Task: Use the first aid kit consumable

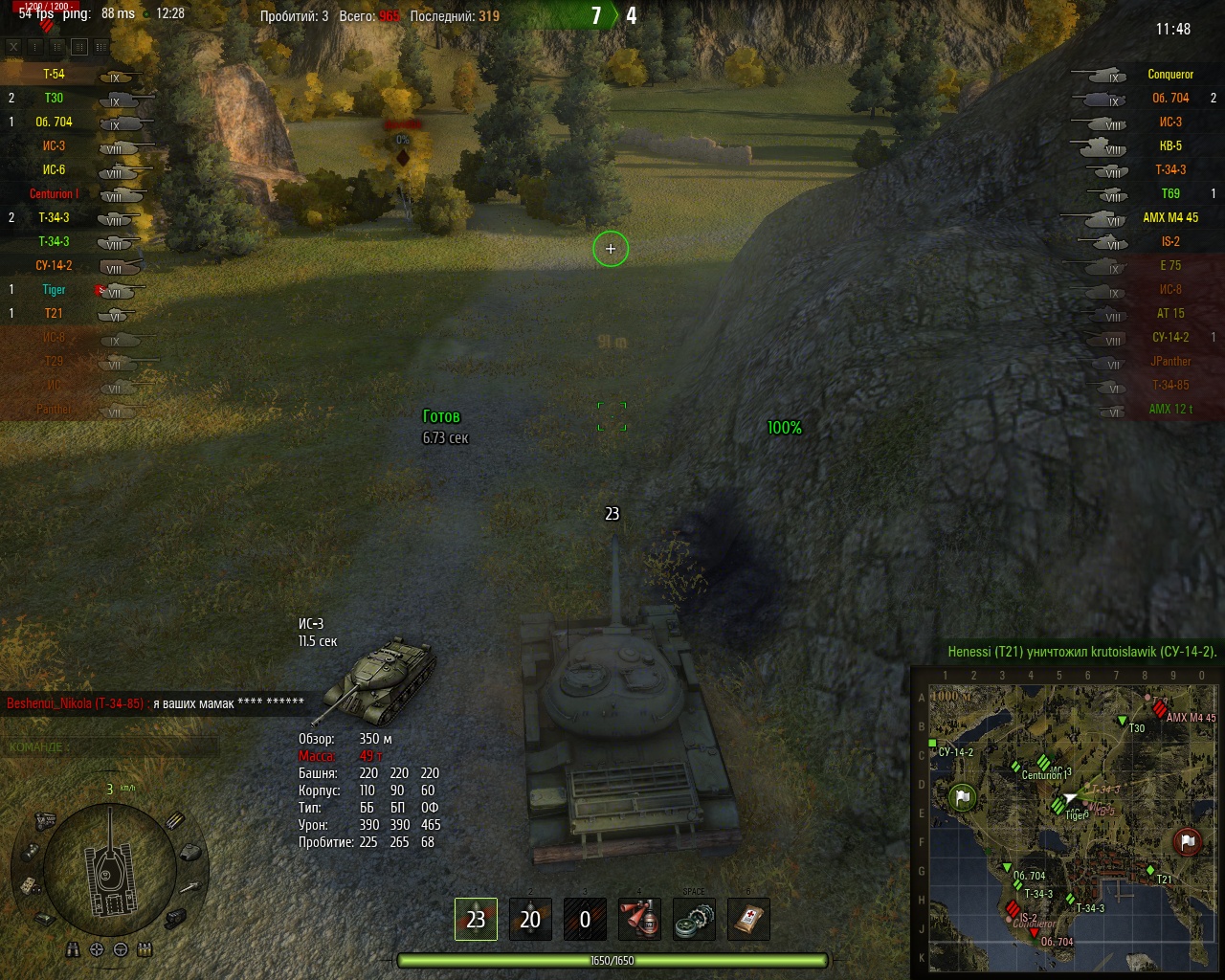Action: [x=748, y=919]
